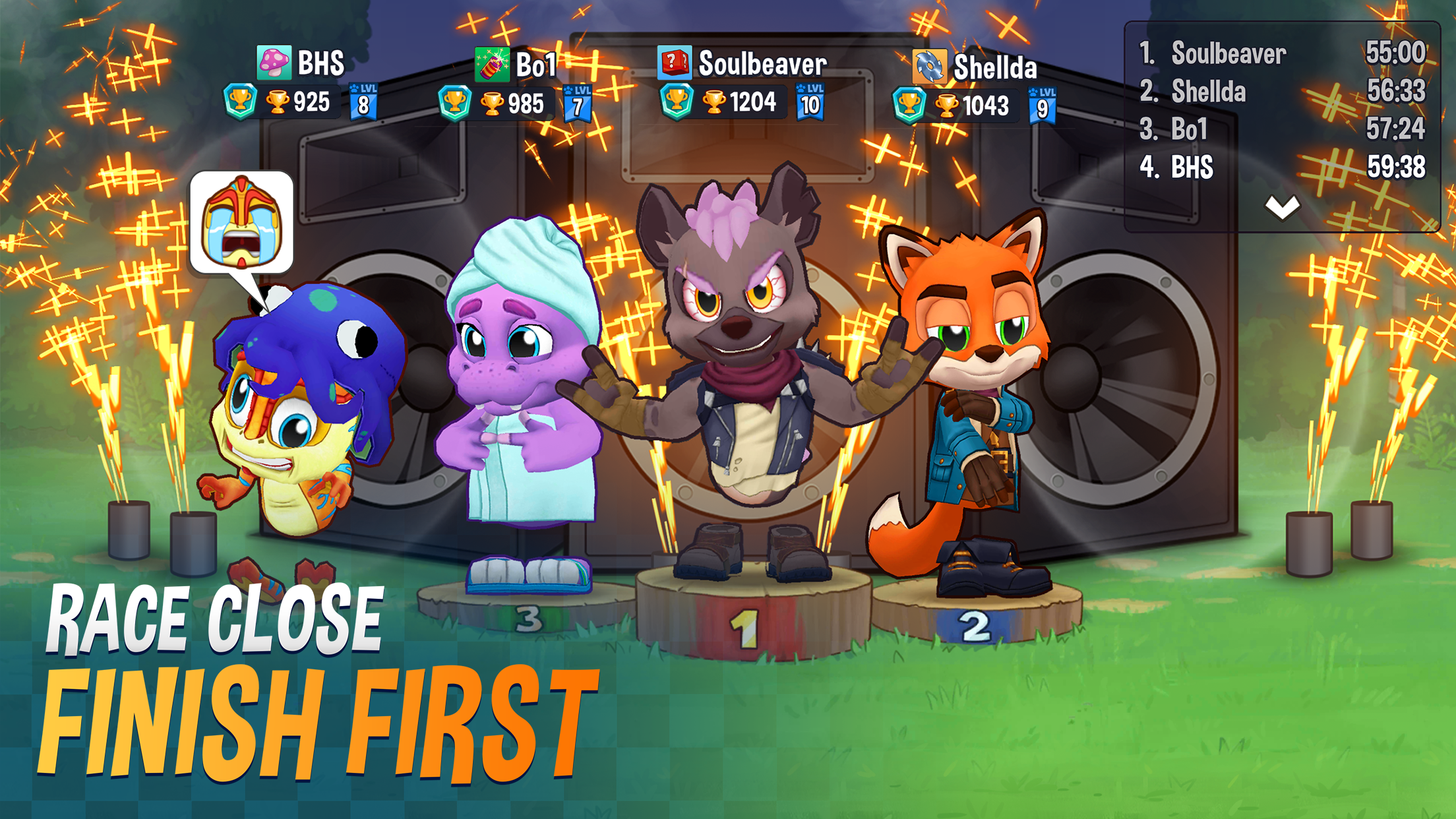
Task: Click Soulbeaver's mystery box avatar icon
Action: (674, 63)
